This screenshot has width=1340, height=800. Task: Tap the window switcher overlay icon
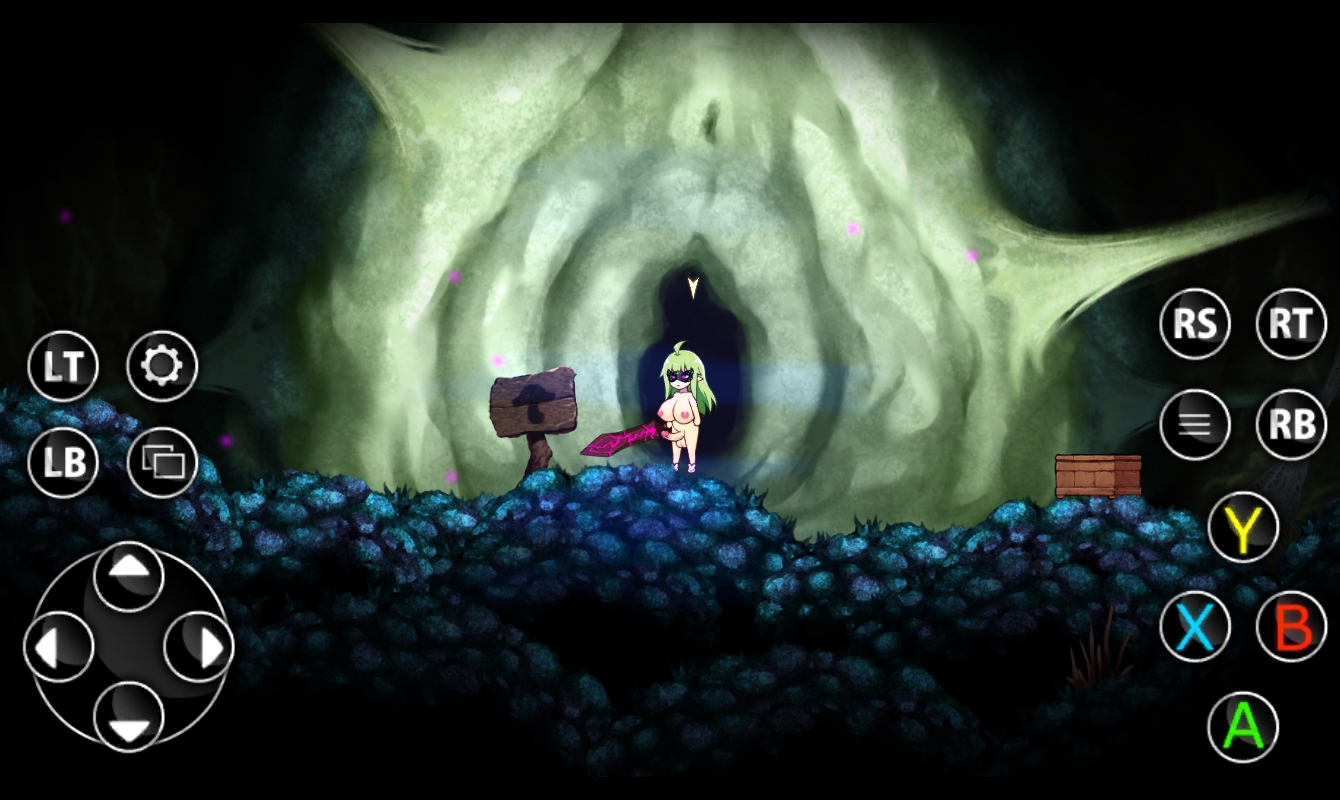163,463
